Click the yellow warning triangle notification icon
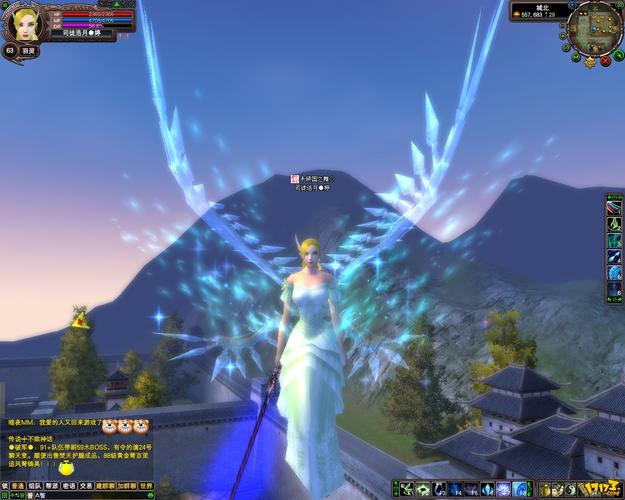This screenshot has height=500, width=625. pos(79,319)
